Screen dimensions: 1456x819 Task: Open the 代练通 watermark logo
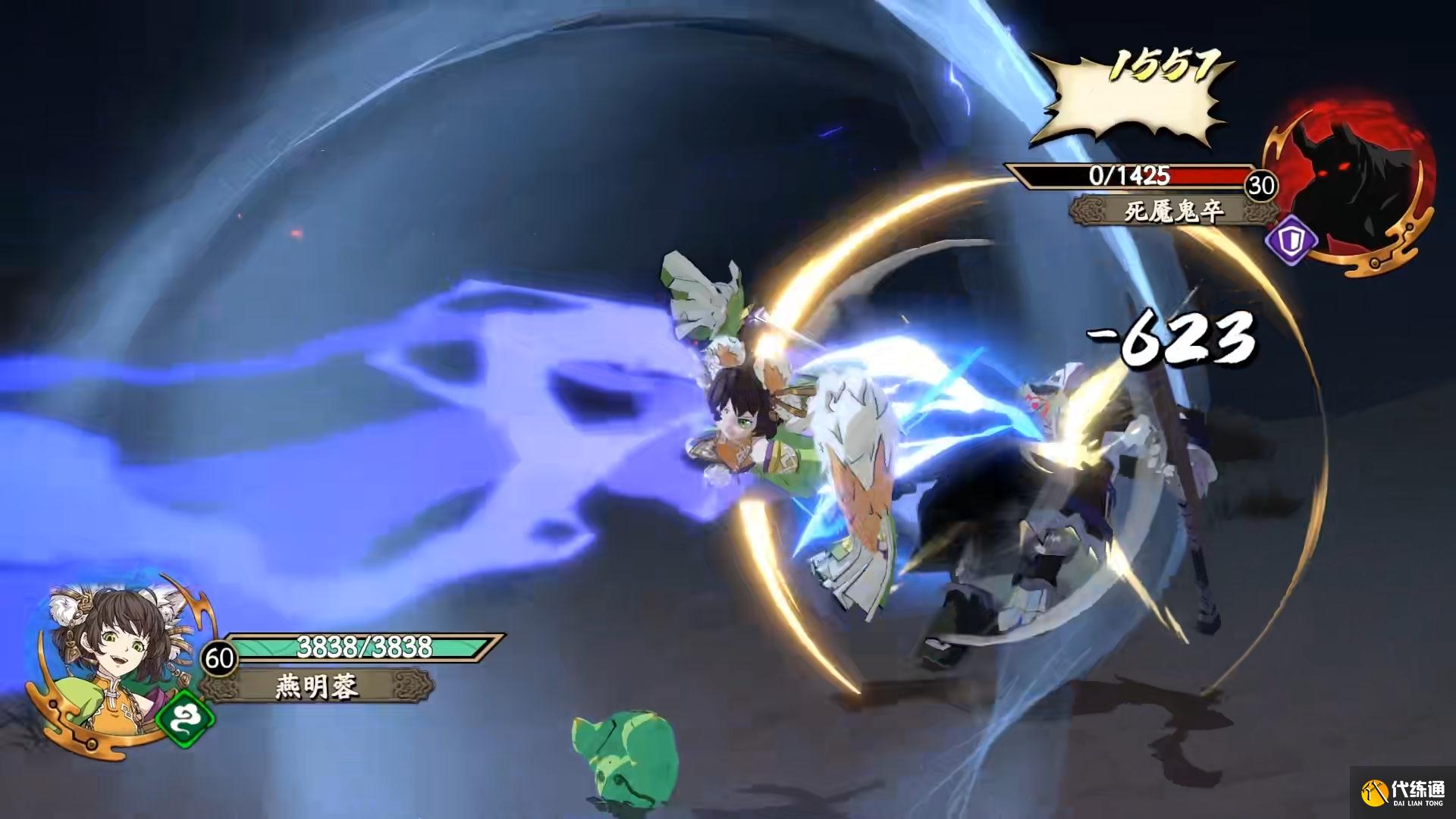click(x=1404, y=793)
